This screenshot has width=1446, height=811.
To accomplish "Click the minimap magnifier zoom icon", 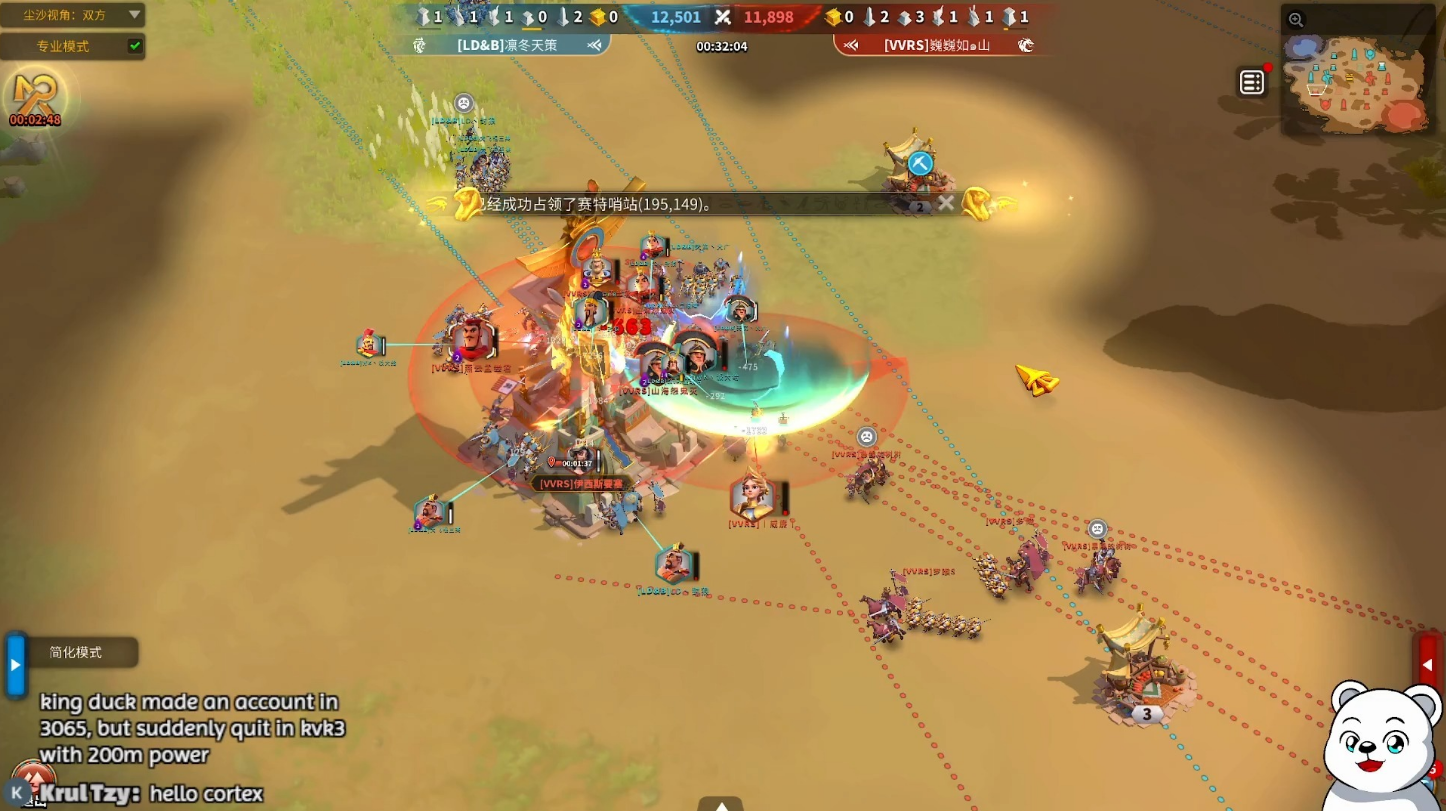I will (1296, 19).
